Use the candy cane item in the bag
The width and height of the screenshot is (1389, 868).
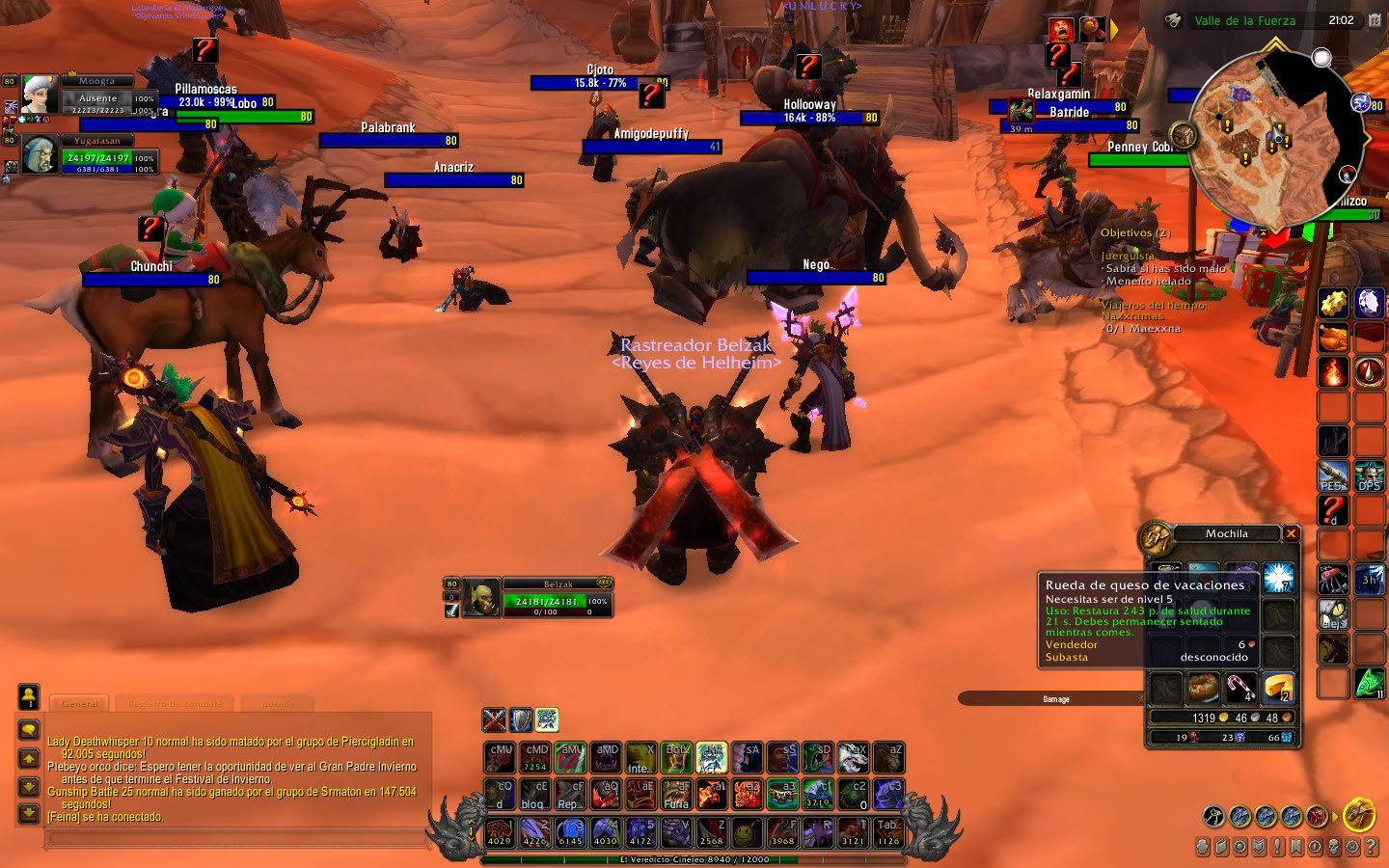point(1241,688)
